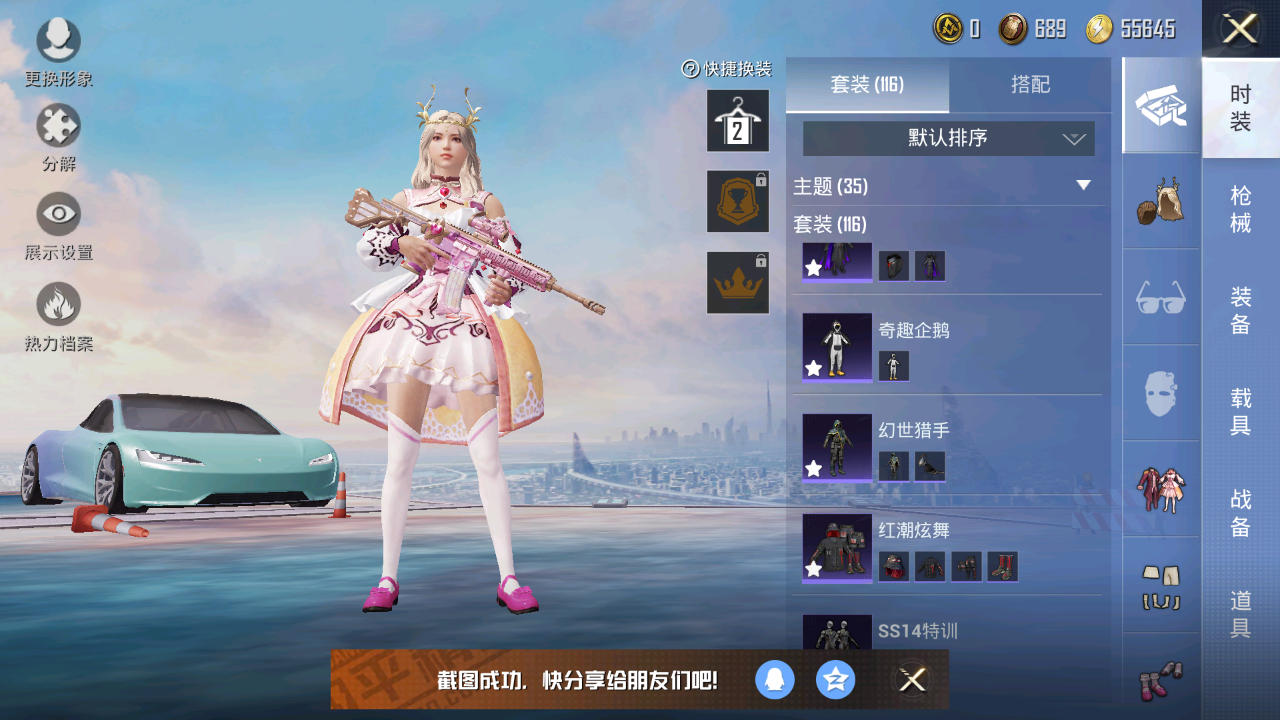This screenshot has width=1280, height=720.
Task: Expand the 主题 (35) section
Action: 1082,186
